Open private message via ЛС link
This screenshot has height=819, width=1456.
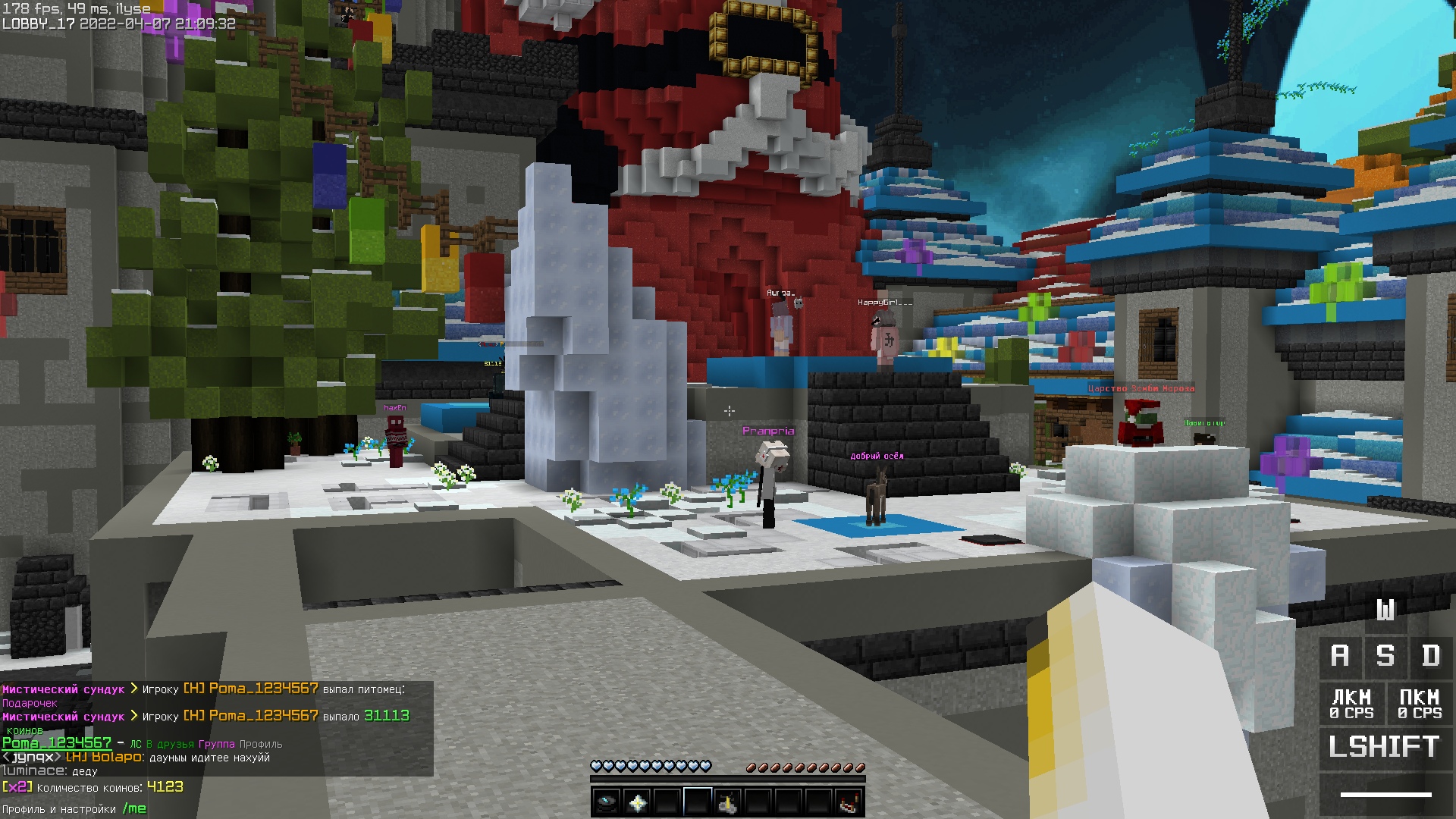[x=136, y=744]
